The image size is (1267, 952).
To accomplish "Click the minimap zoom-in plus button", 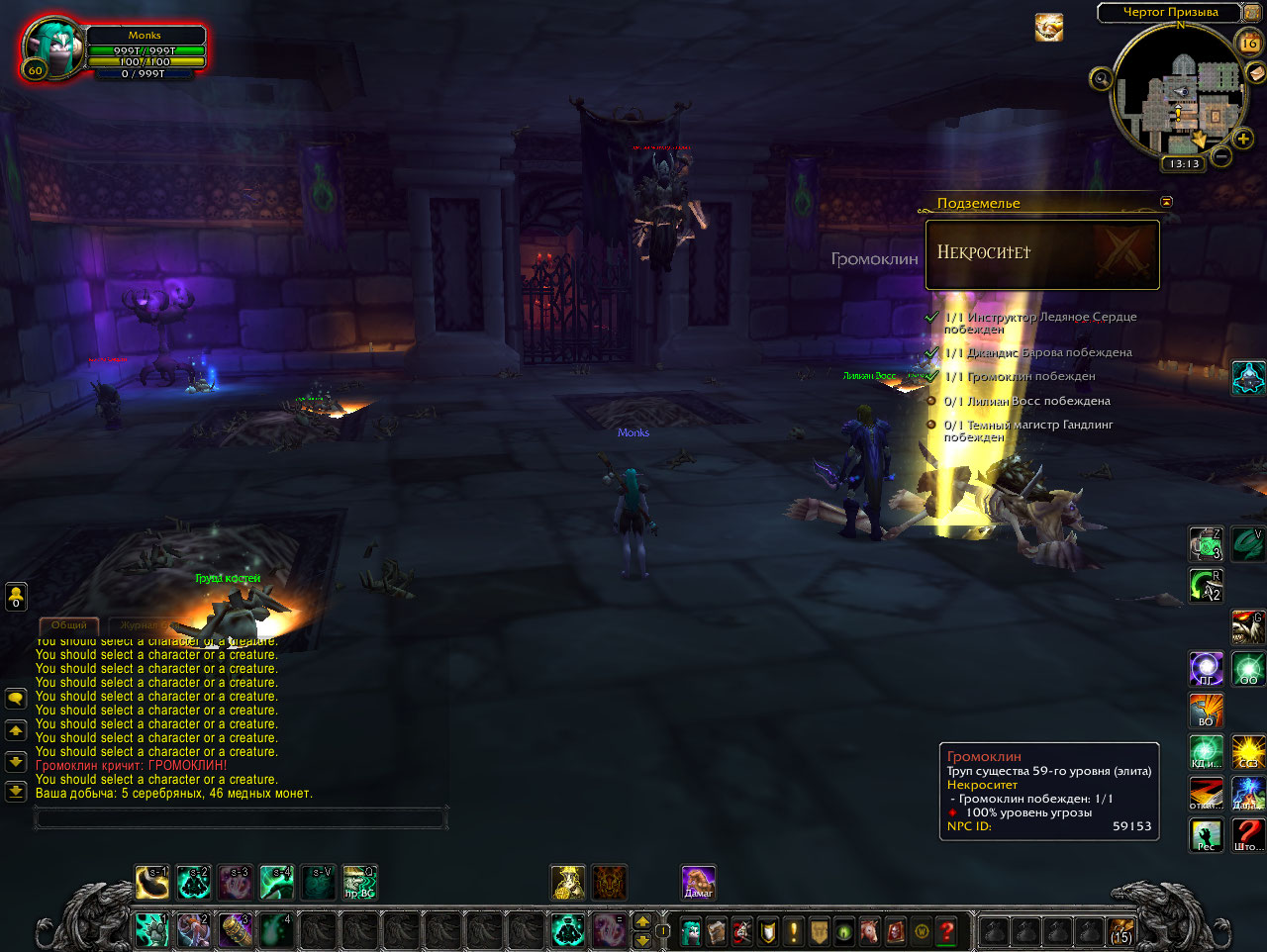I will coord(1243,139).
